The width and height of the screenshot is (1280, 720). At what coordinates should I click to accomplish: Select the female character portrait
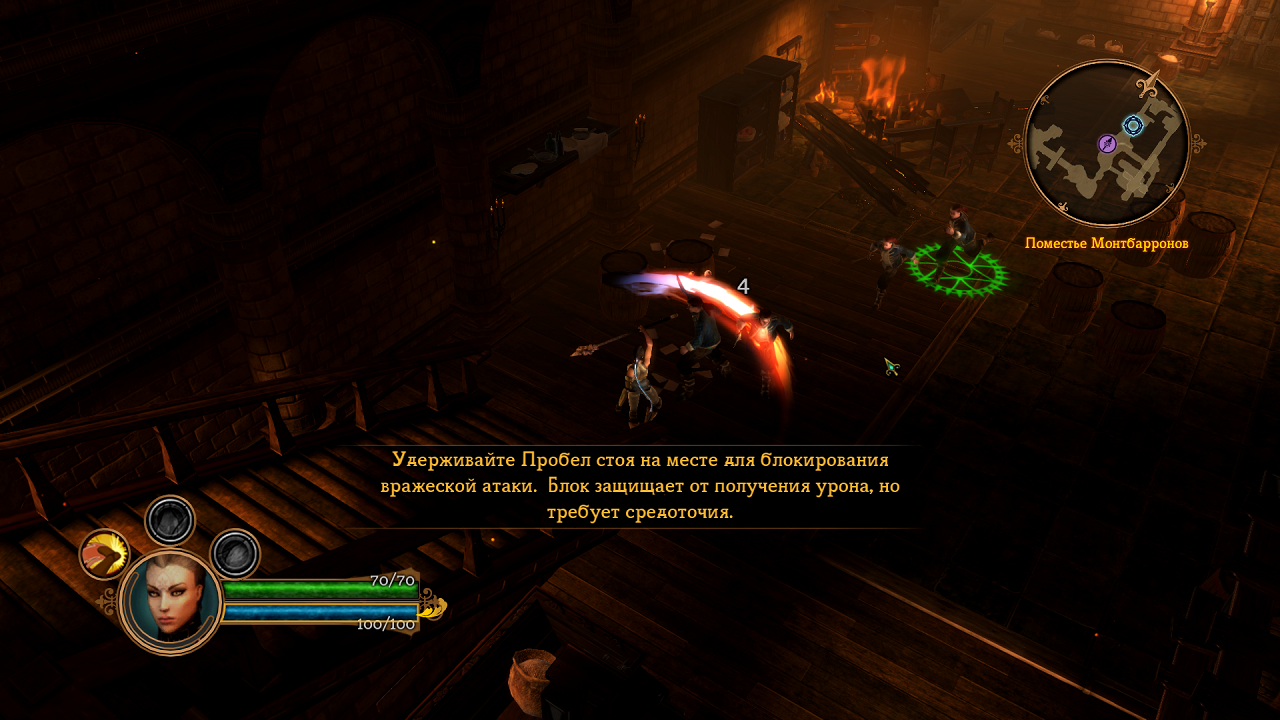pos(170,602)
